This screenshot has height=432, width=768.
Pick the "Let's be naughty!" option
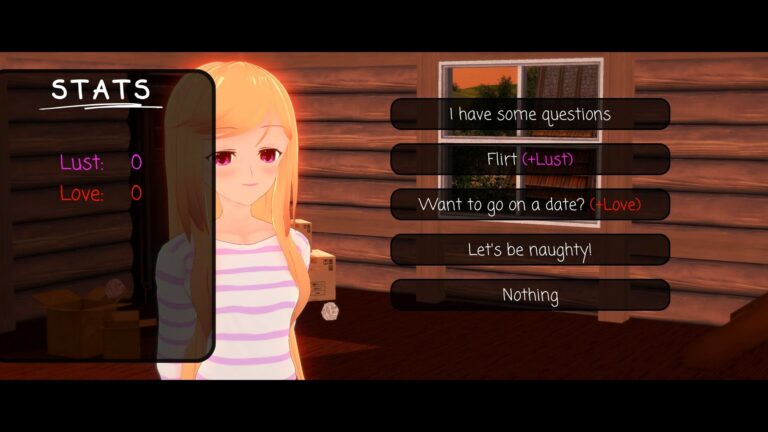pyautogui.click(x=530, y=249)
